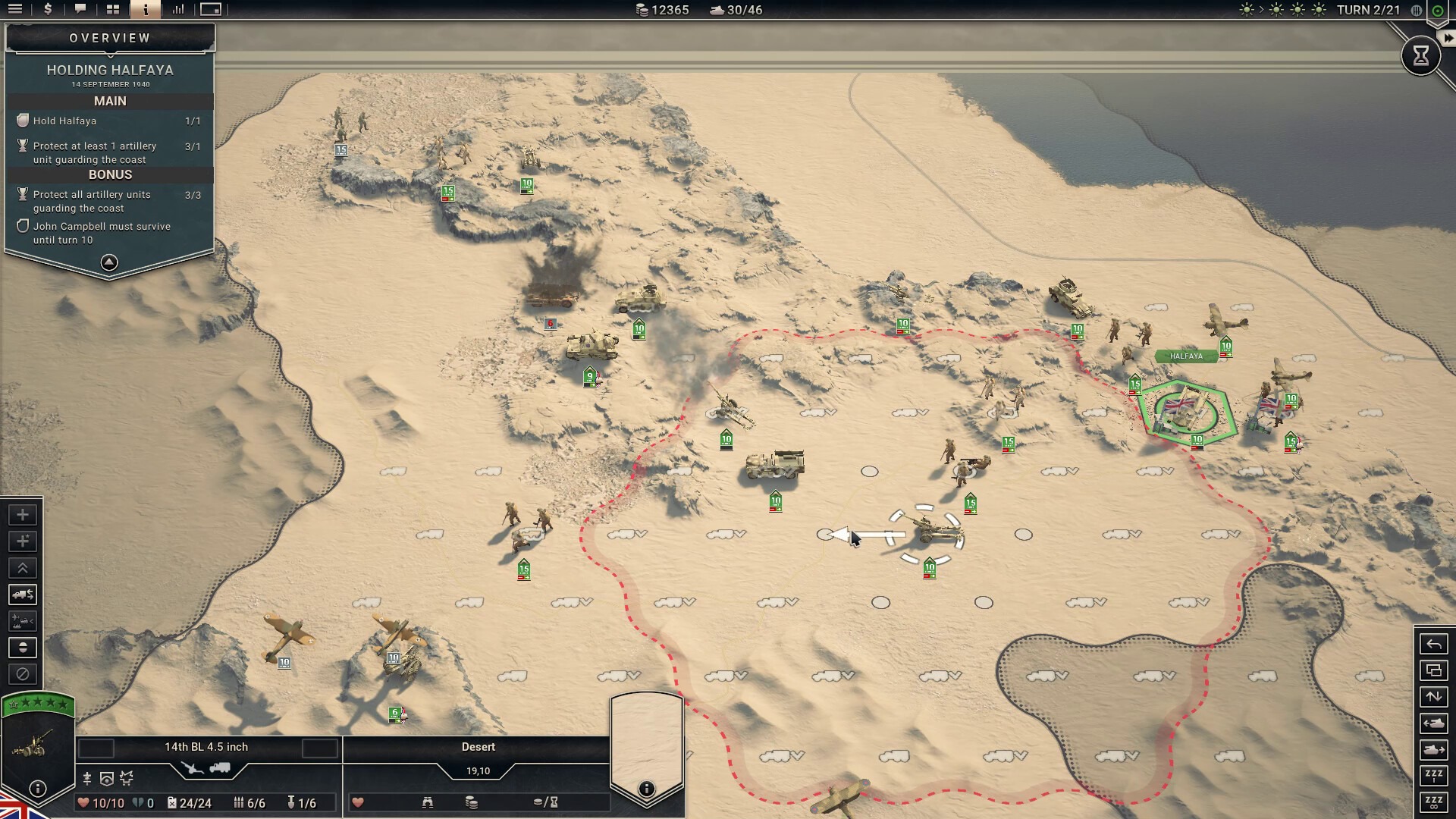Upgrade unit with double chevron button

coord(23,568)
